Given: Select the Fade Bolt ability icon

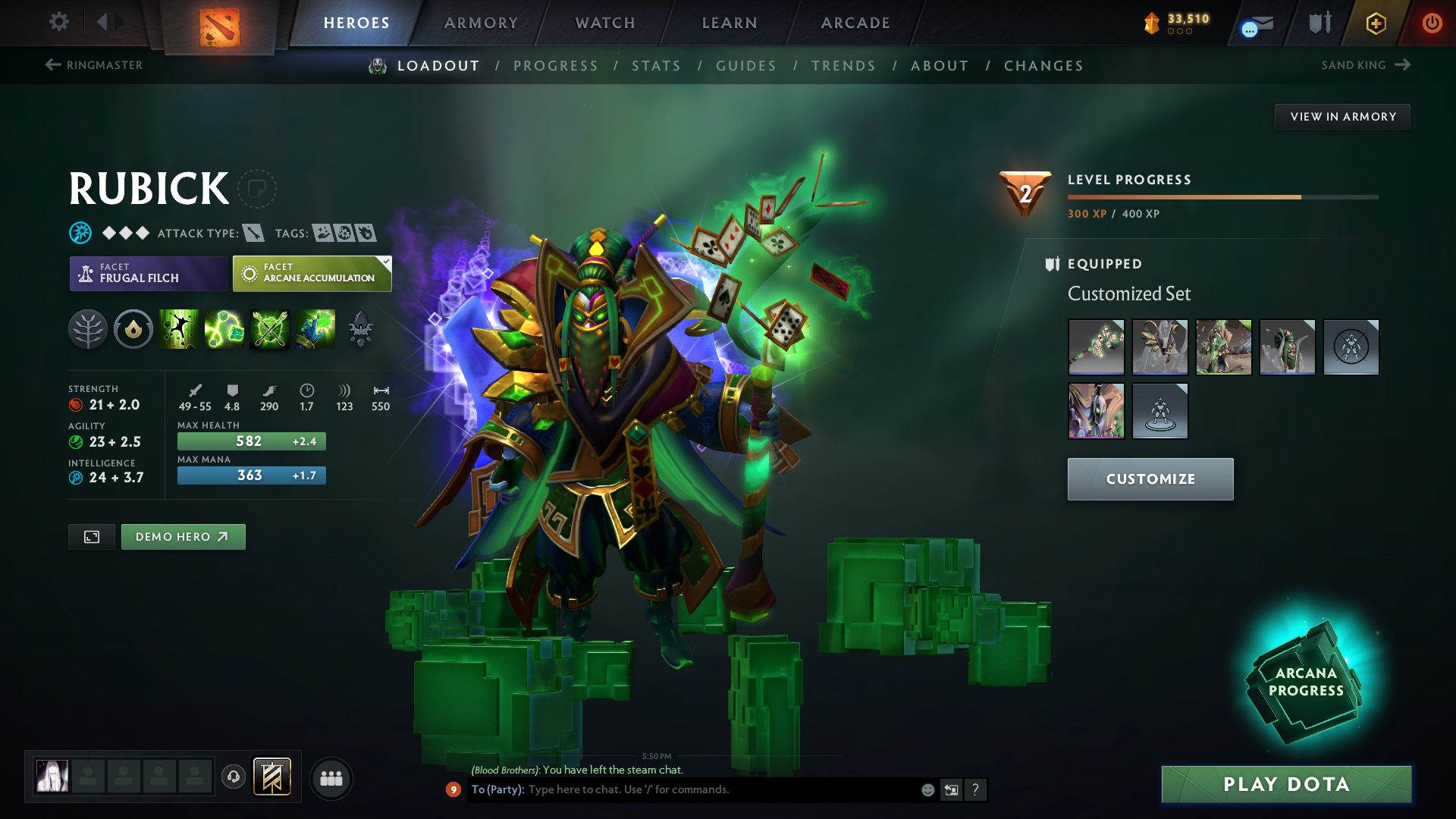Looking at the screenshot, I should [224, 329].
